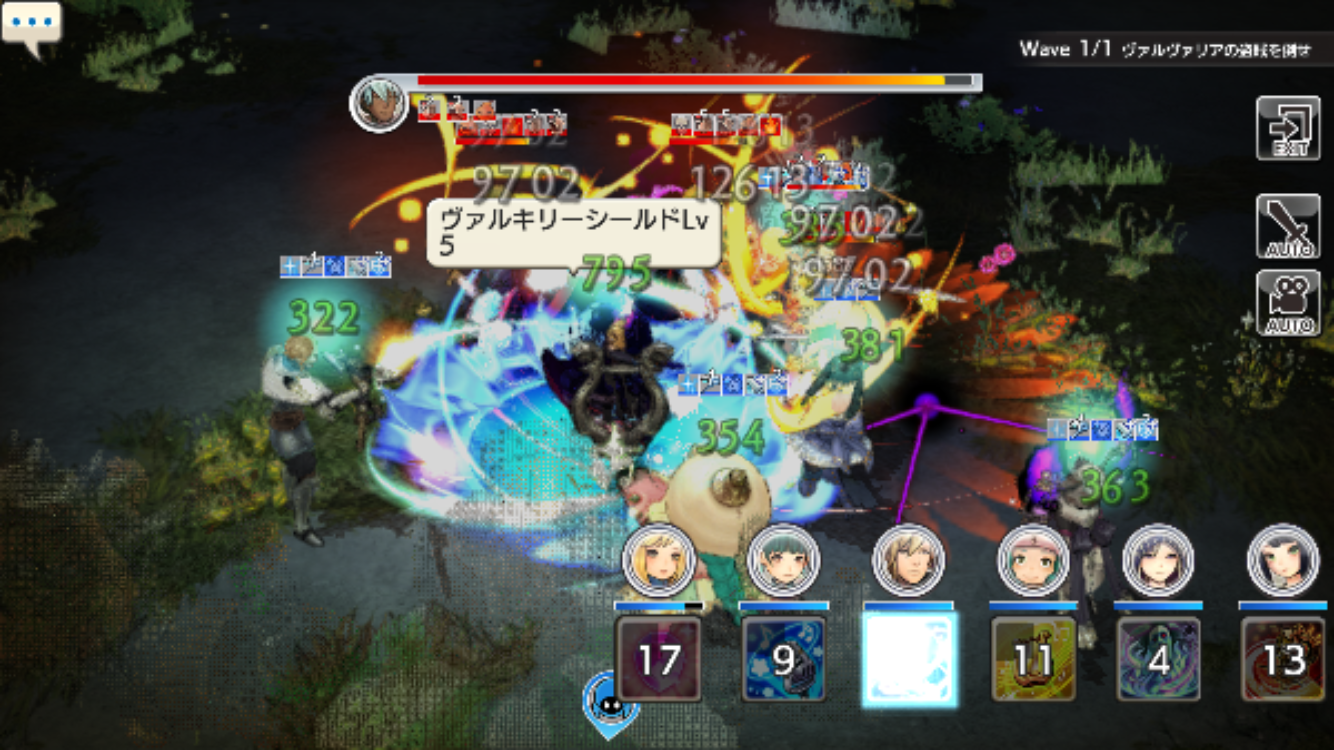Select the purple-haired party member portrait

(x=1158, y=560)
